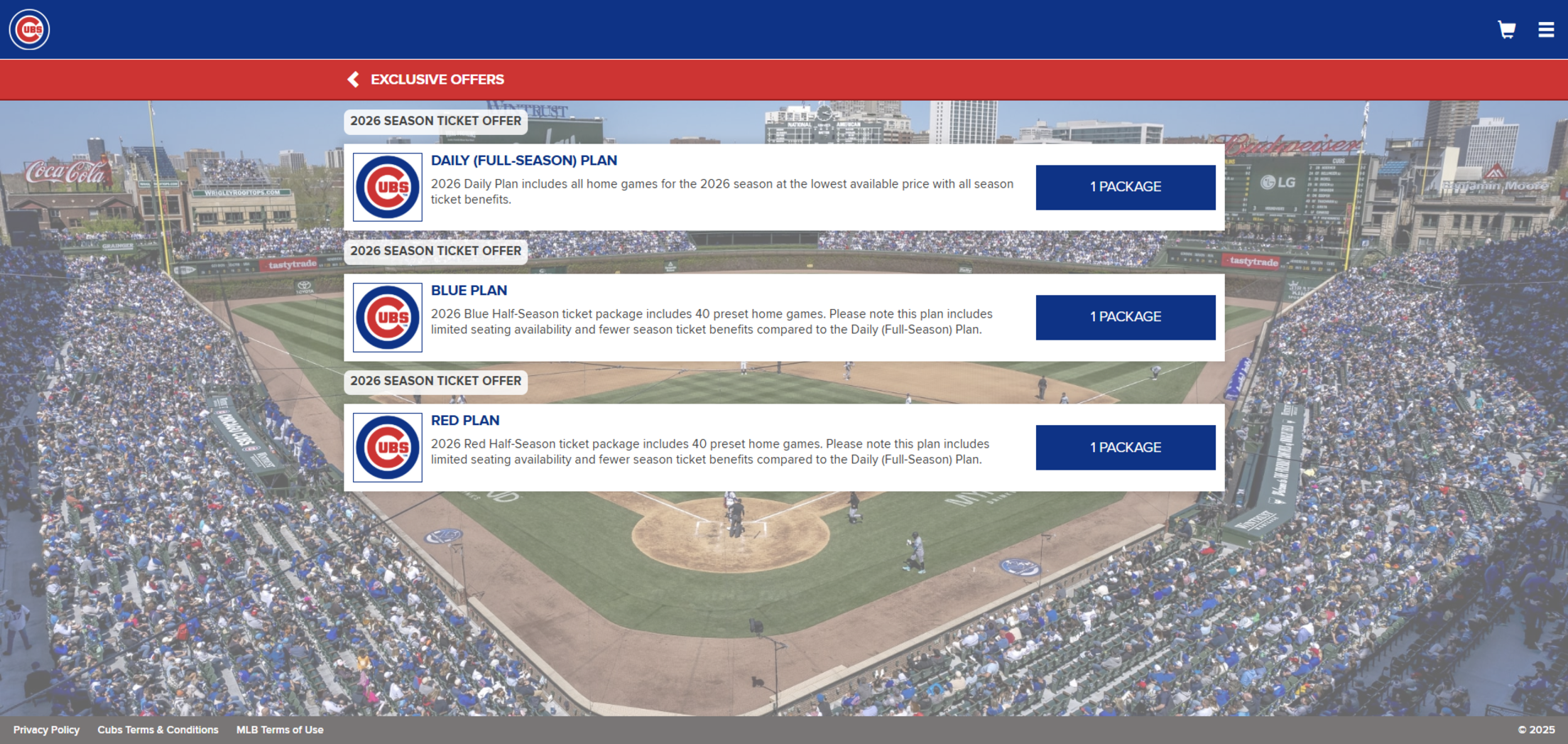The height and width of the screenshot is (744, 1568).
Task: Select the Daily Plan 1 Package button
Action: [x=1125, y=187]
